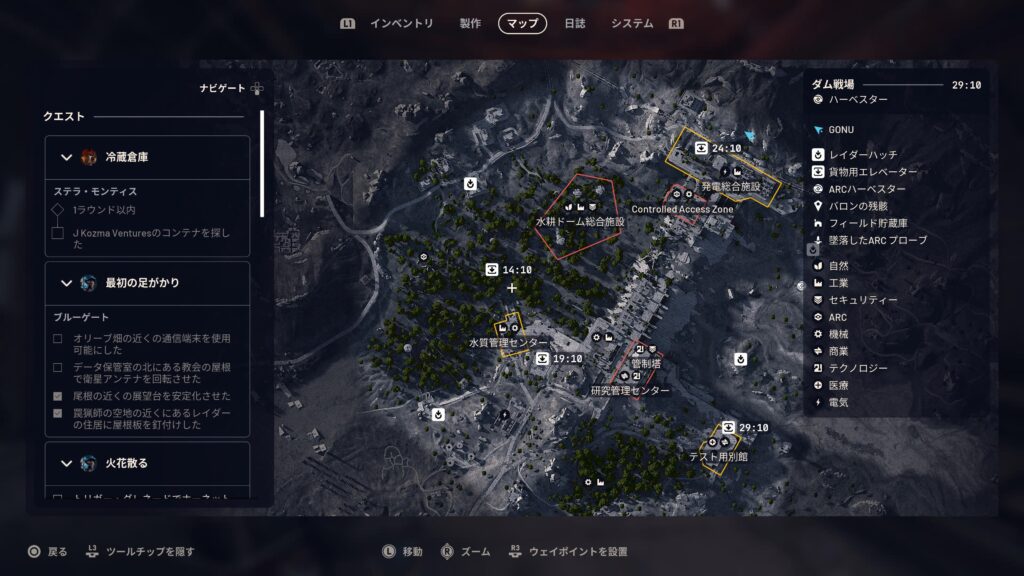The width and height of the screenshot is (1024, 576).
Task: Collapse the 最初の足がかり quest entry
Action: coord(67,283)
